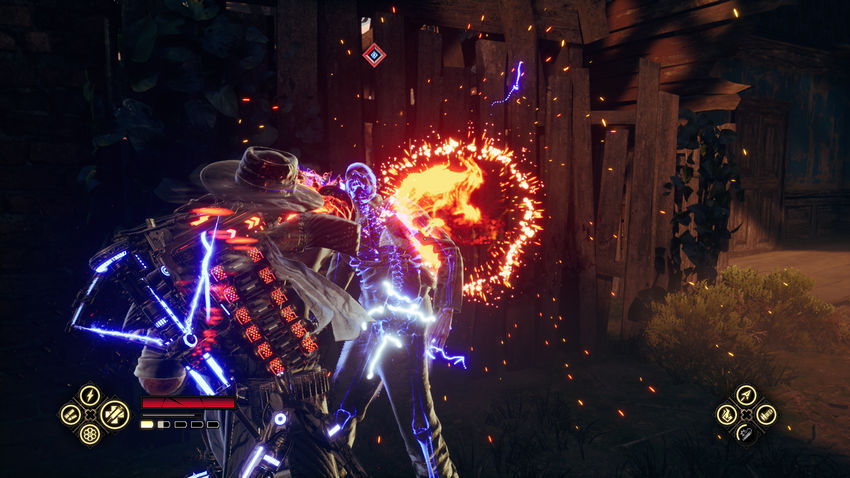
Task: Click the red diamond enemy target marker
Action: pos(374,55)
